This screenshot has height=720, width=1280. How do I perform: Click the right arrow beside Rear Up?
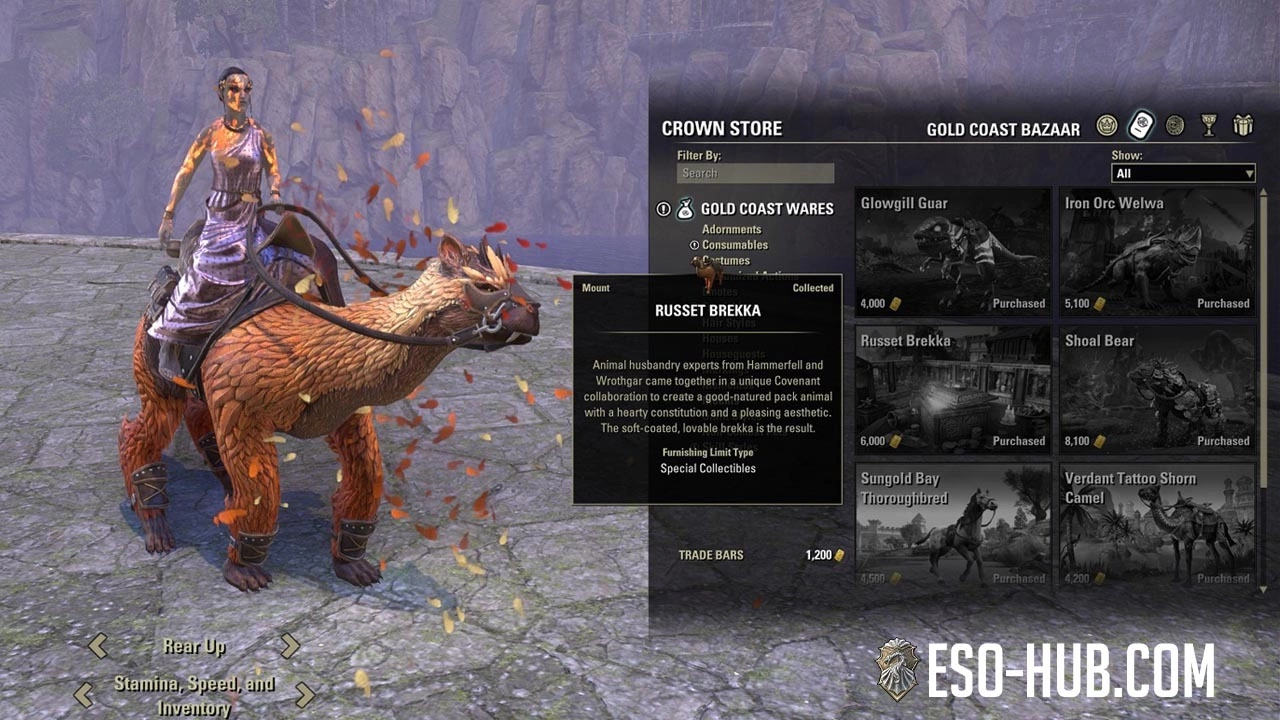point(289,646)
